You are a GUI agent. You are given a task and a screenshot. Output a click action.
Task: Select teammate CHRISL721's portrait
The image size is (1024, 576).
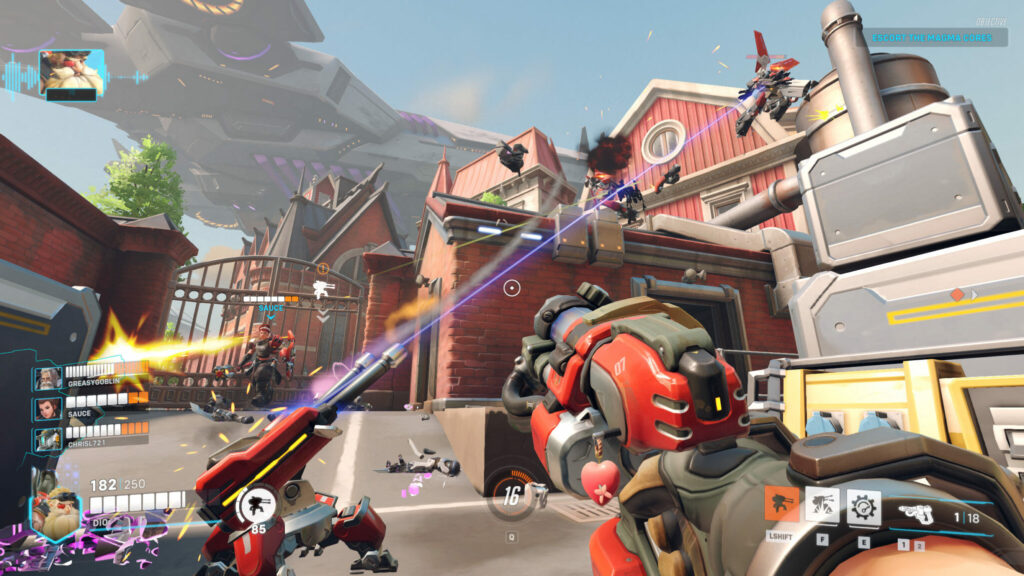click(47, 438)
